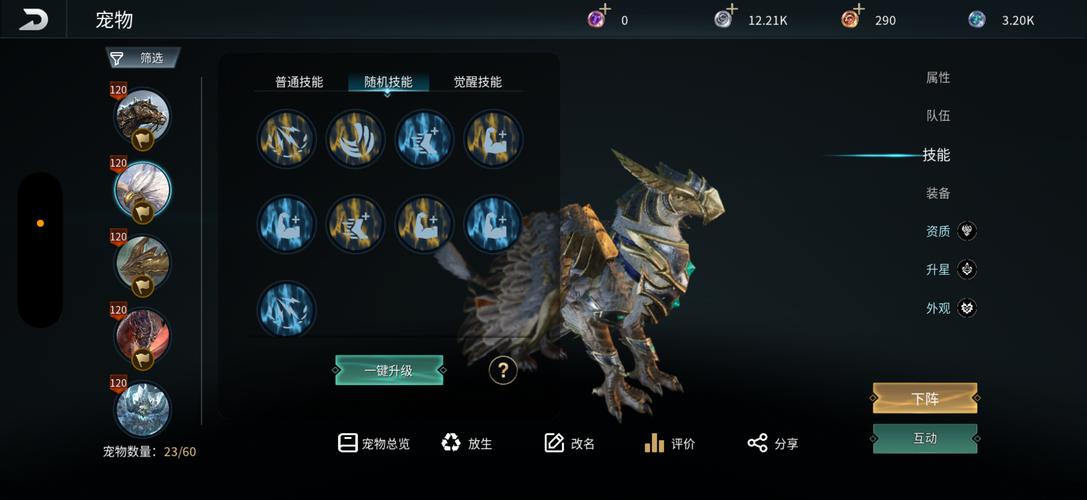Go back using the top-left arrow
Image resolution: width=1087 pixels, height=500 pixels.
click(x=33, y=19)
